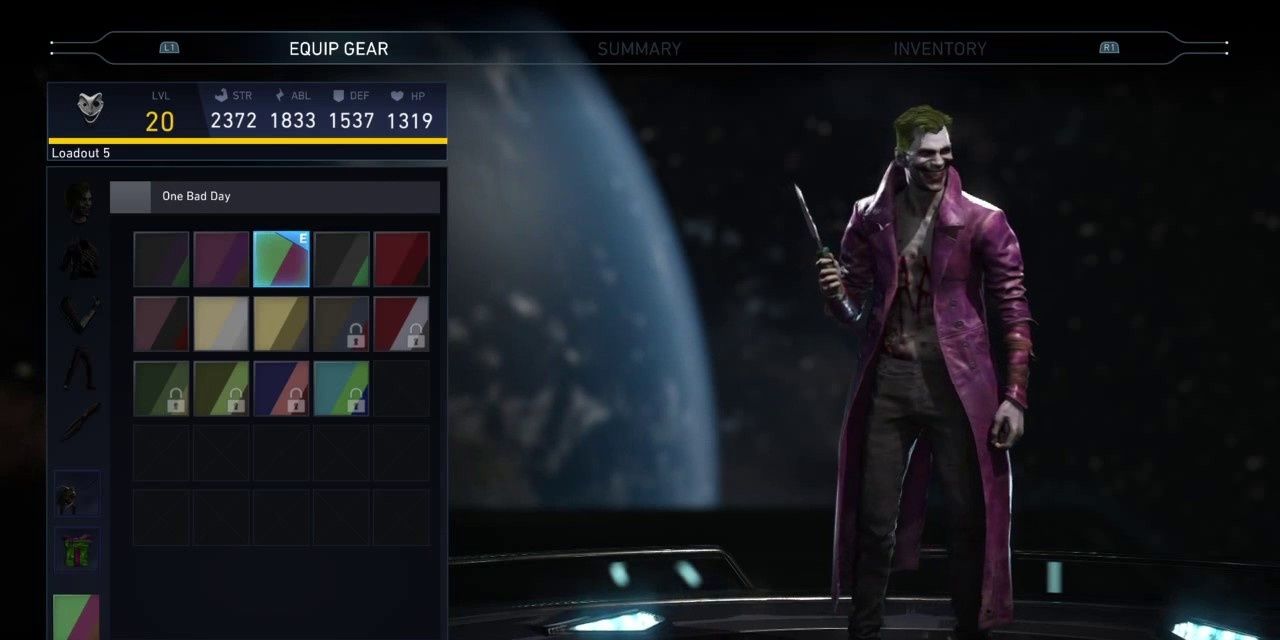Select the Loadout 5 label
This screenshot has height=640, width=1280.
[x=81, y=153]
